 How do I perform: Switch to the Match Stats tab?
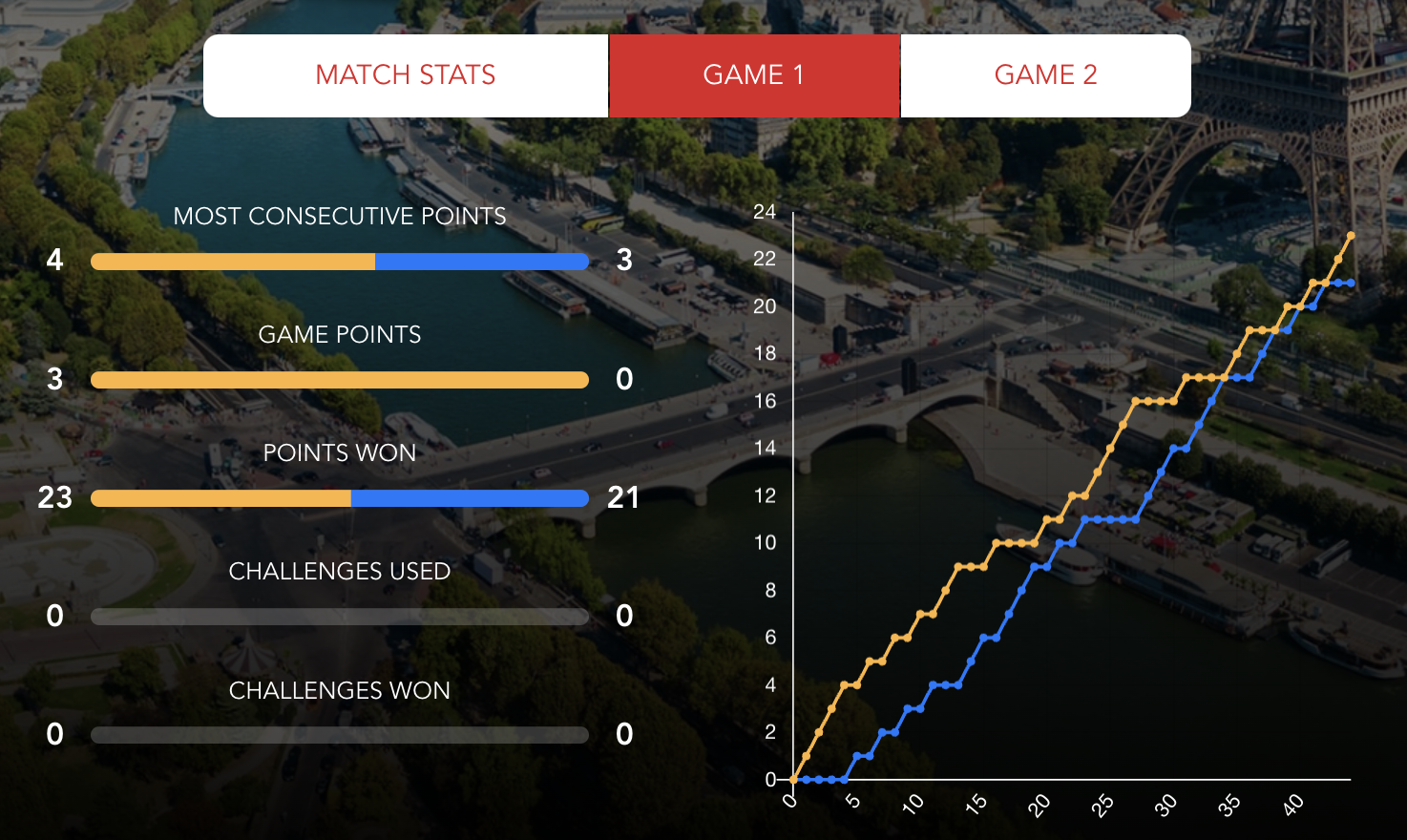[x=406, y=75]
